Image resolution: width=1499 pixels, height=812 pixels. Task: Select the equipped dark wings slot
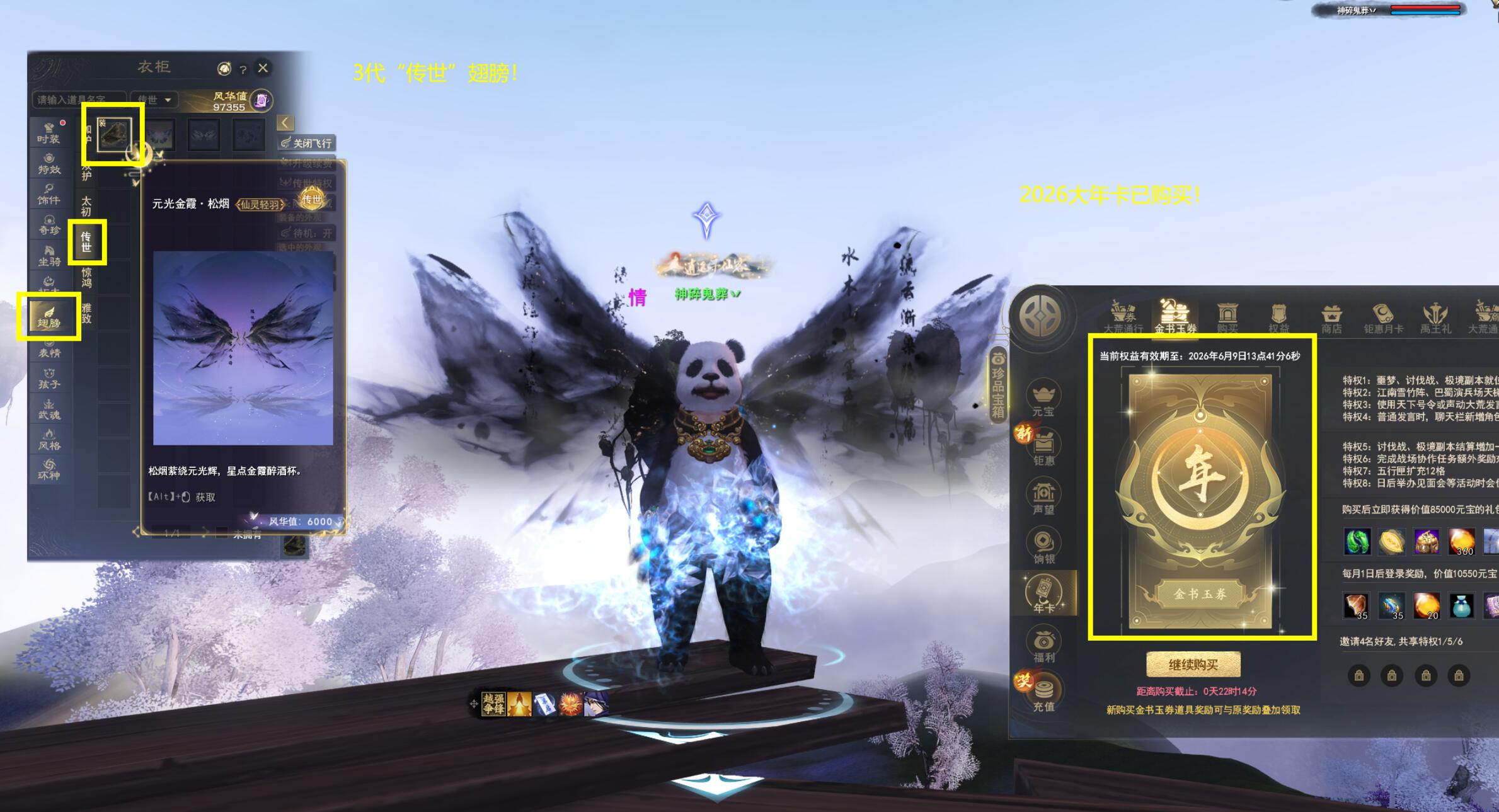[113, 134]
